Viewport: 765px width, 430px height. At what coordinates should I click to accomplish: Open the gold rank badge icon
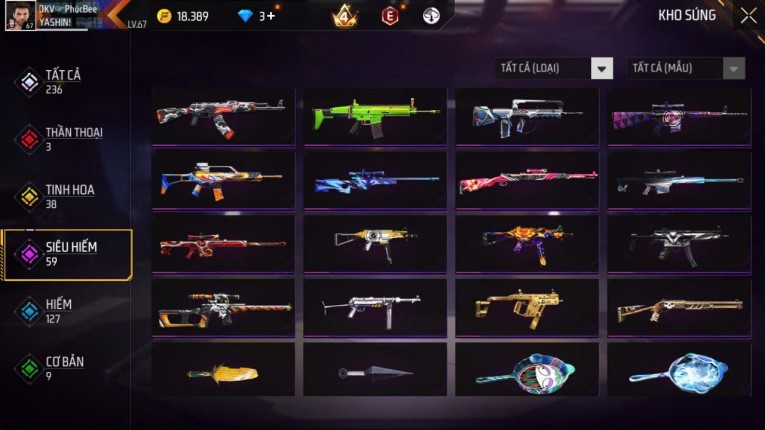[345, 15]
